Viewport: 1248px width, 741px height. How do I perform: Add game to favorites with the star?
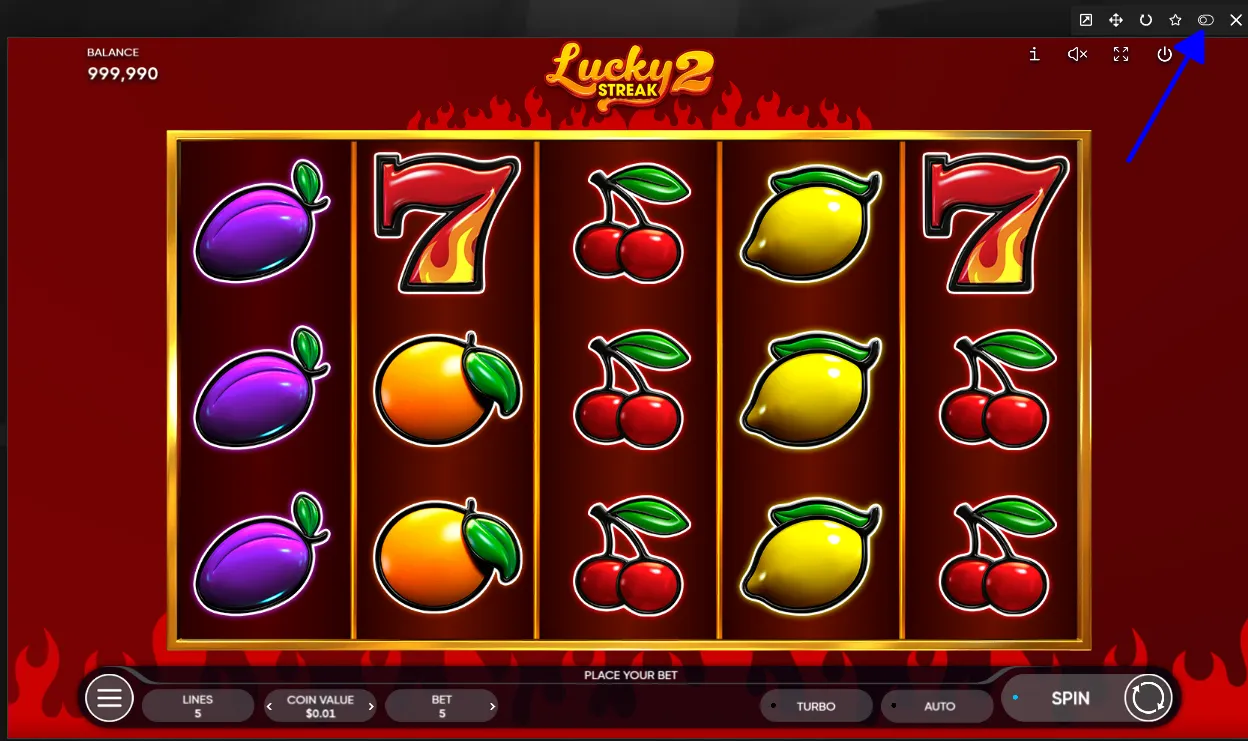pyautogui.click(x=1175, y=20)
